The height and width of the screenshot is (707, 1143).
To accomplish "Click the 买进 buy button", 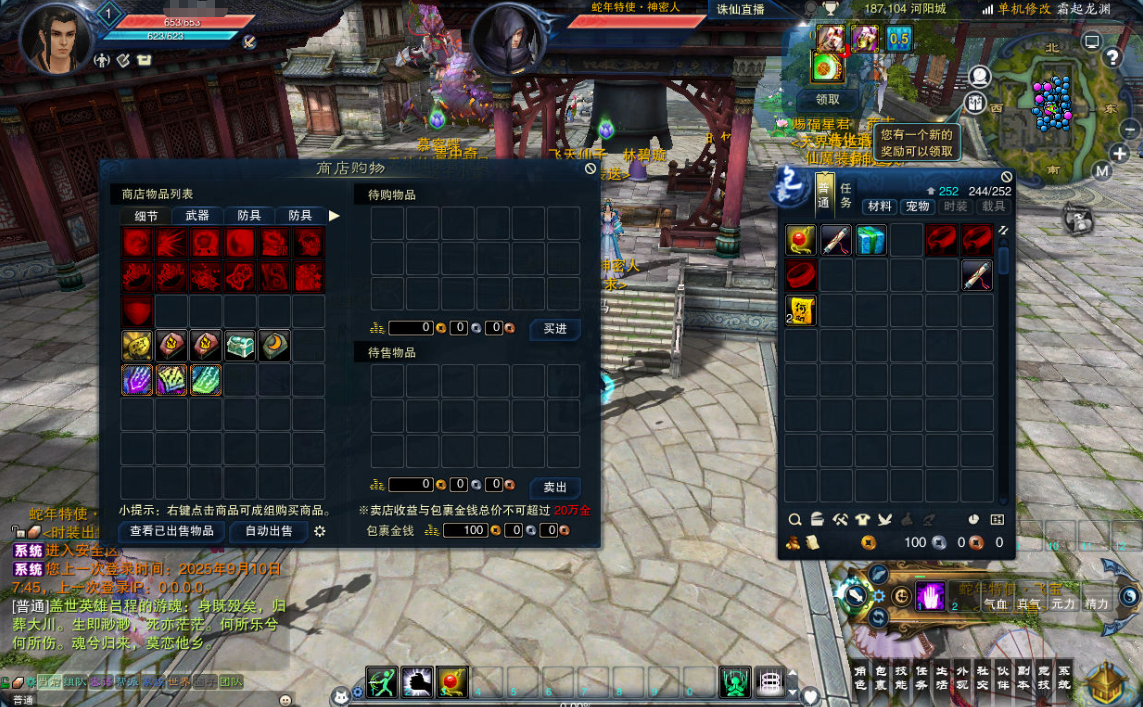I will tap(555, 328).
